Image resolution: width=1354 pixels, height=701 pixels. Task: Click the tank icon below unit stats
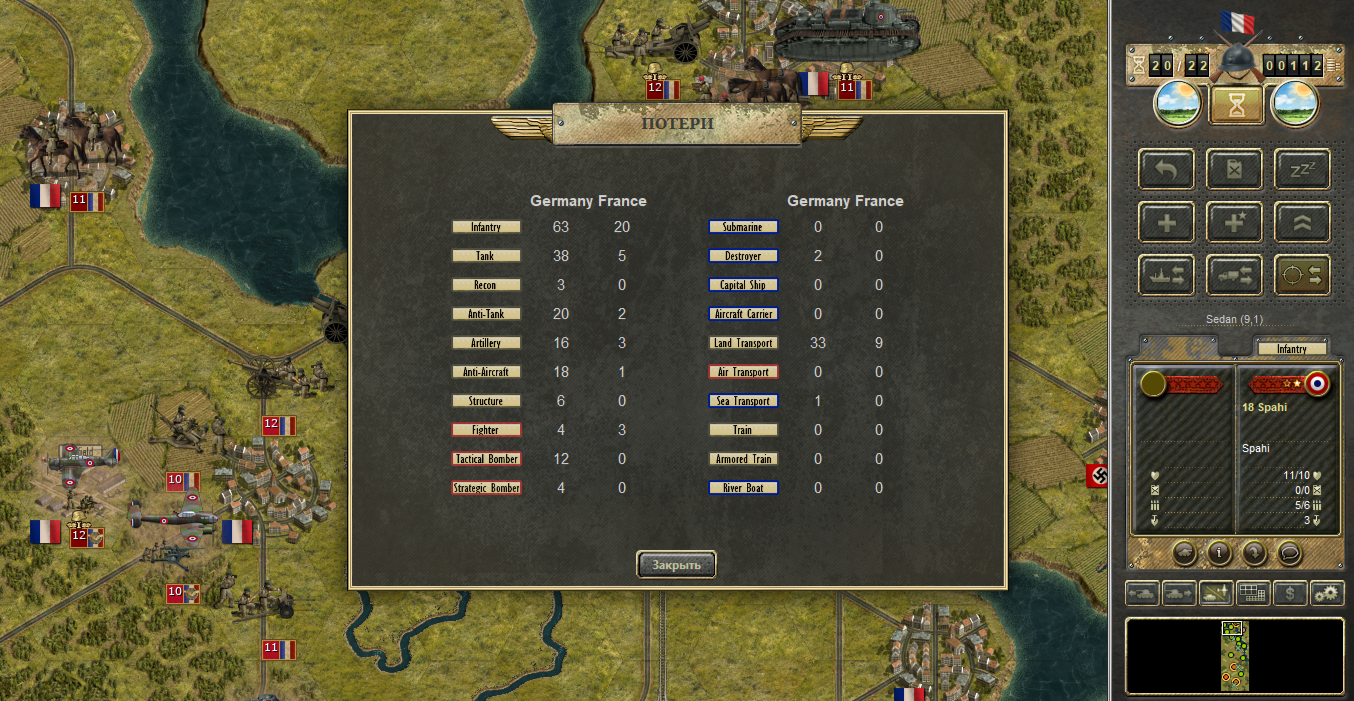point(1183,551)
